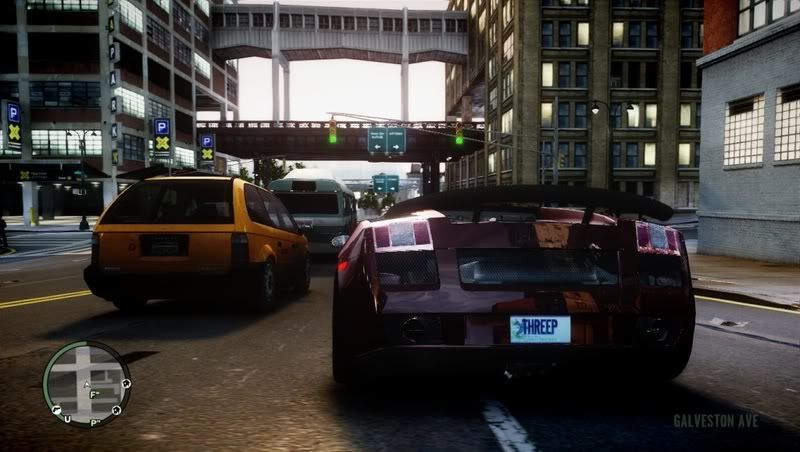Image resolution: width=800 pixels, height=452 pixels.
Task: Click the P marker on the radar edge
Action: coord(92,423)
